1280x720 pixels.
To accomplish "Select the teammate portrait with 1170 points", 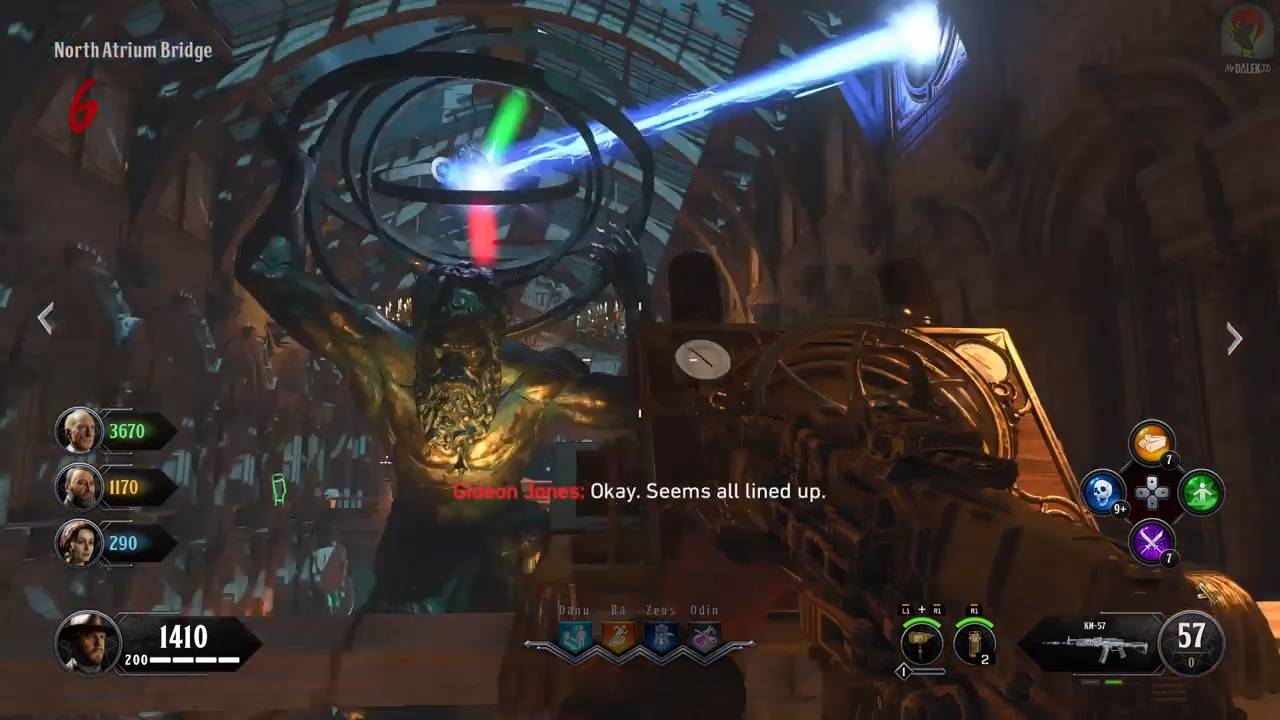I will pos(78,487).
